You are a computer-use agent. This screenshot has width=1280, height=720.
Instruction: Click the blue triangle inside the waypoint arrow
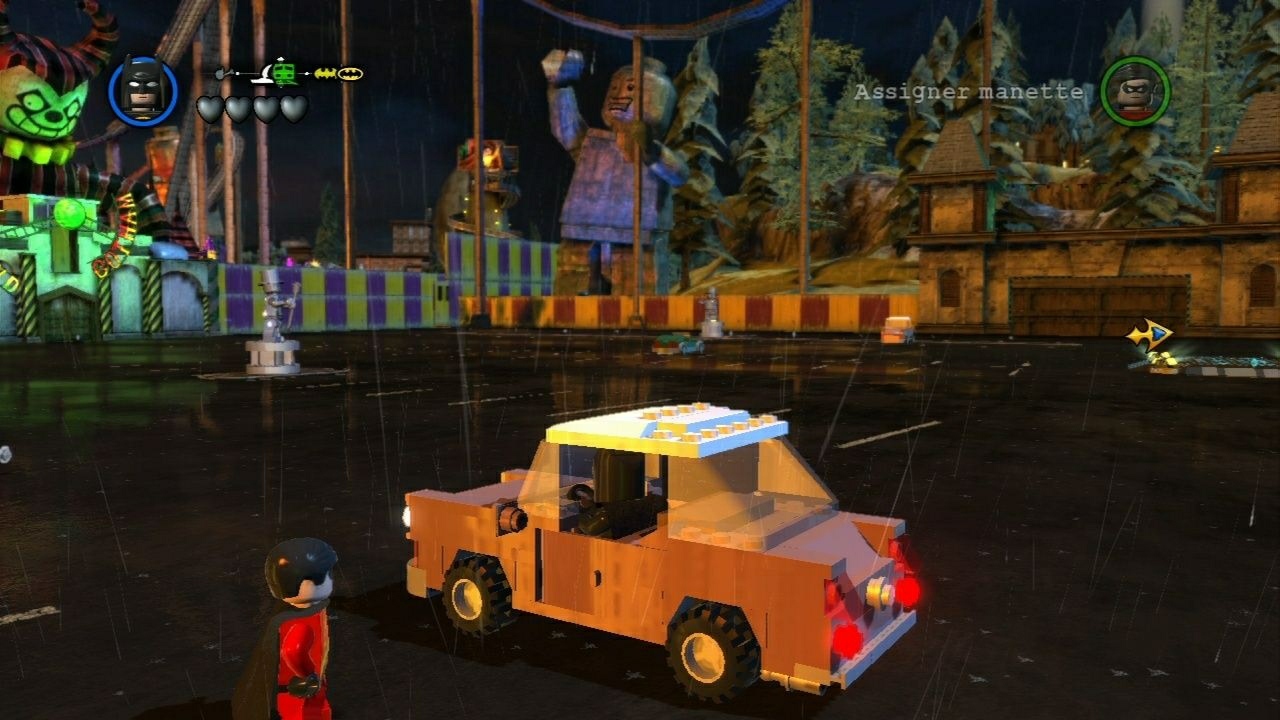tap(1157, 333)
